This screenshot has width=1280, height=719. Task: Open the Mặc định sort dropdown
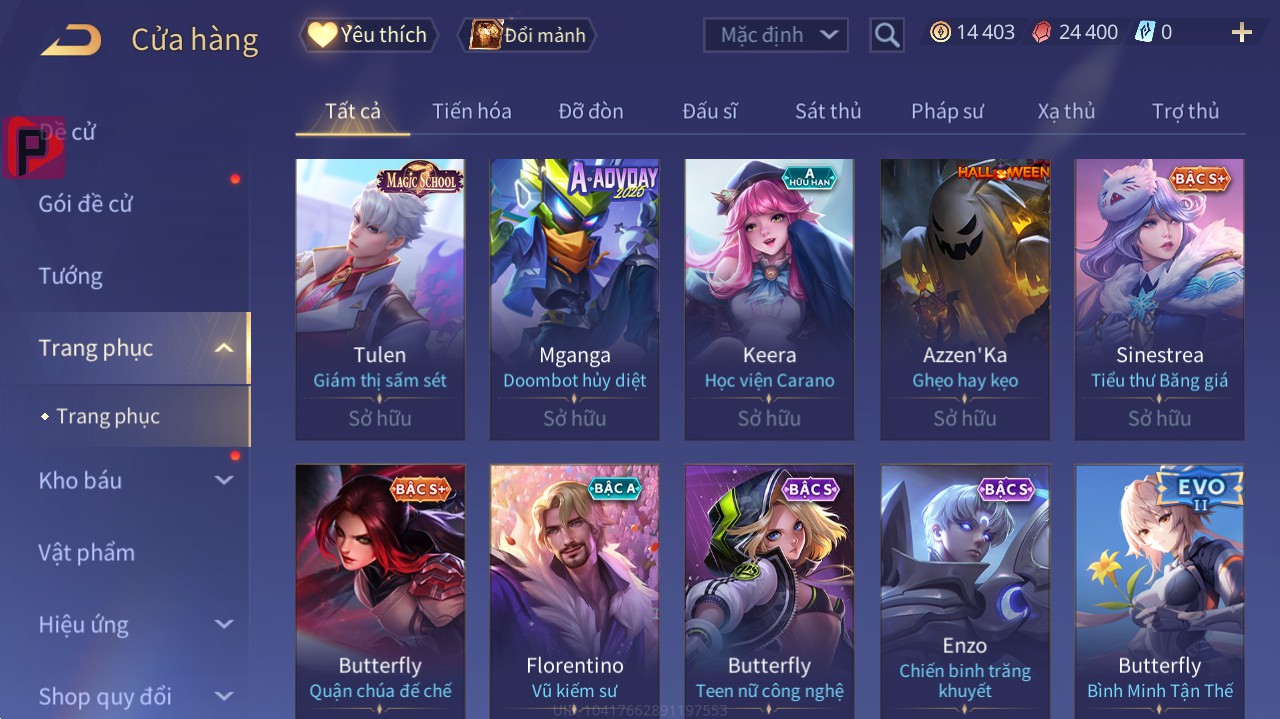click(776, 35)
